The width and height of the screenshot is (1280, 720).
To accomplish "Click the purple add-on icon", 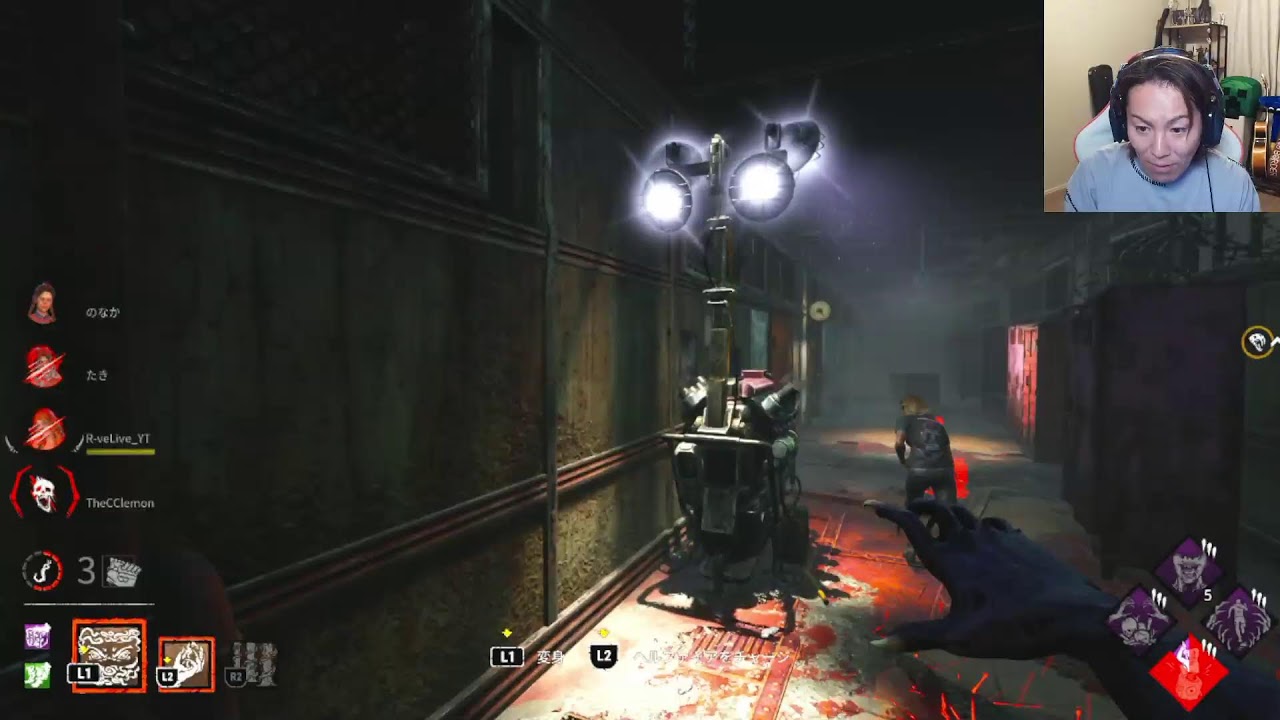I will click(x=37, y=636).
